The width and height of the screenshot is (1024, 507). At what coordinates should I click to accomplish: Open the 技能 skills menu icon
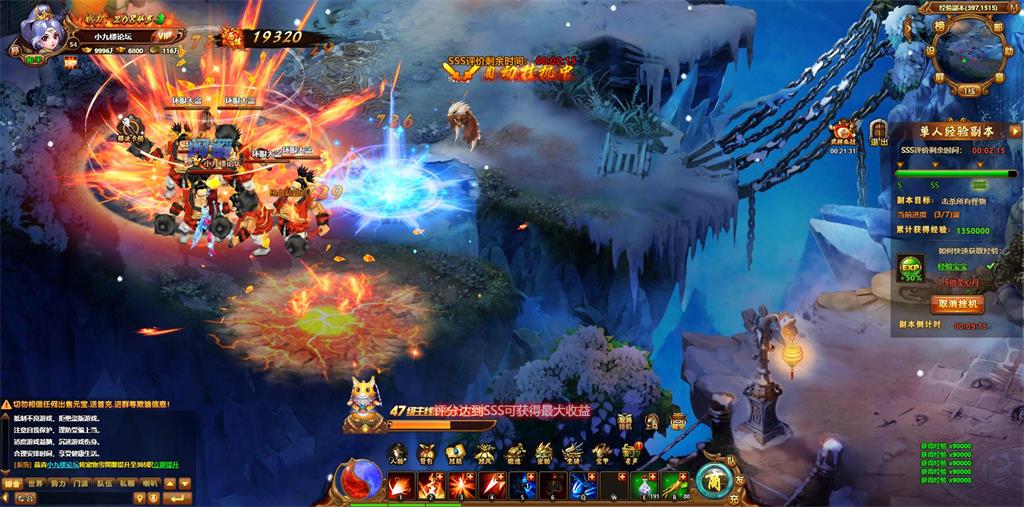(x=456, y=452)
